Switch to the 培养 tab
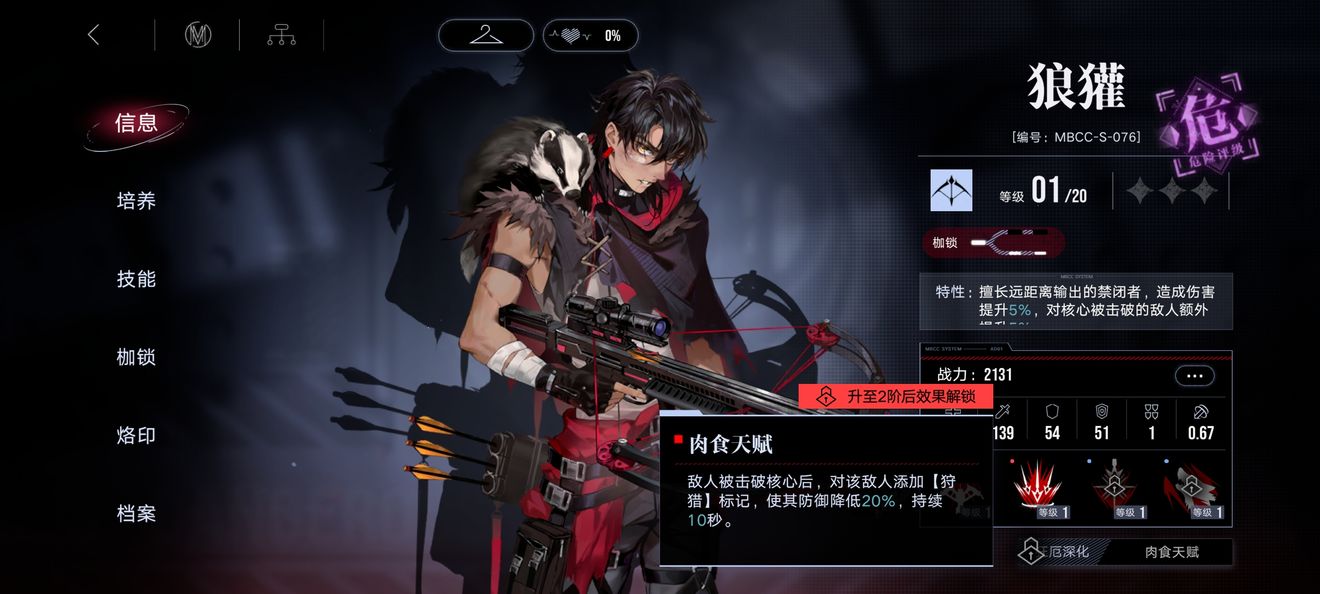This screenshot has width=1320, height=594. pos(137,201)
